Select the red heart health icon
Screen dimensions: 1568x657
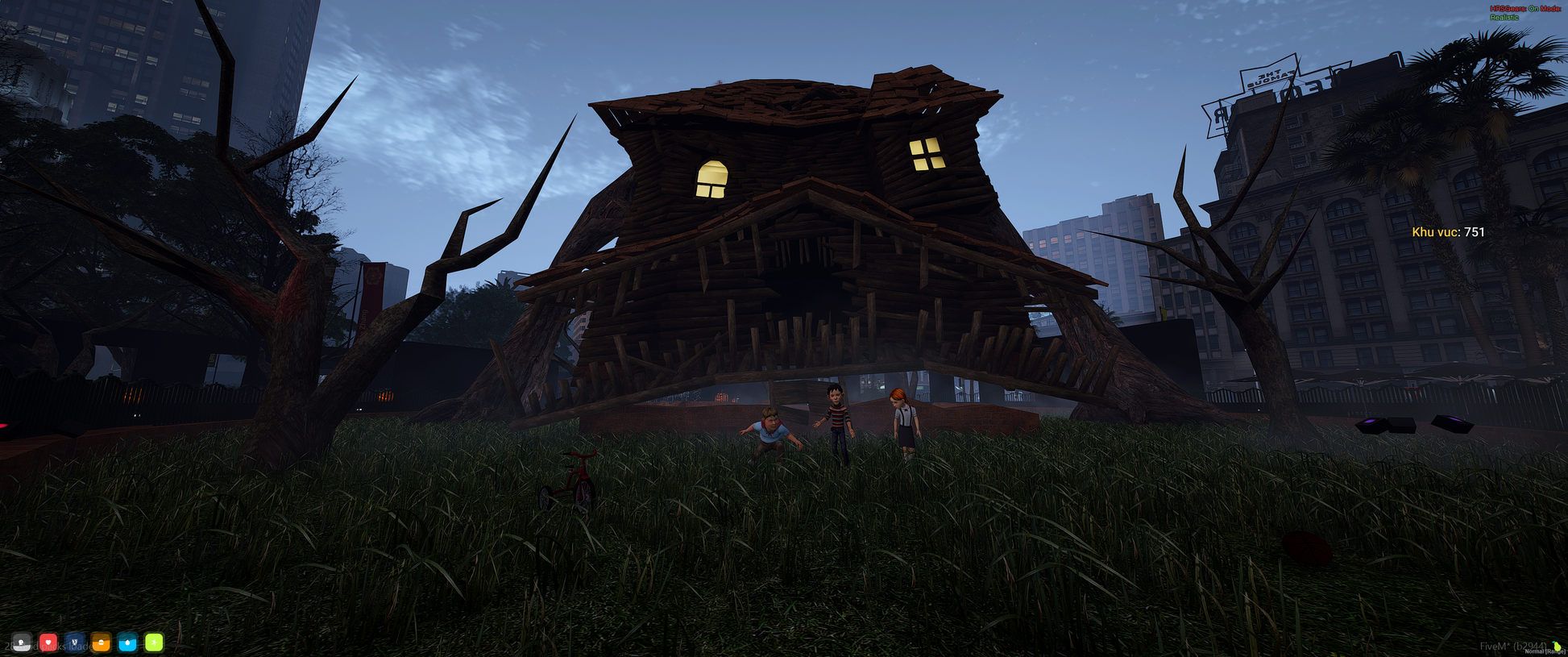click(48, 642)
